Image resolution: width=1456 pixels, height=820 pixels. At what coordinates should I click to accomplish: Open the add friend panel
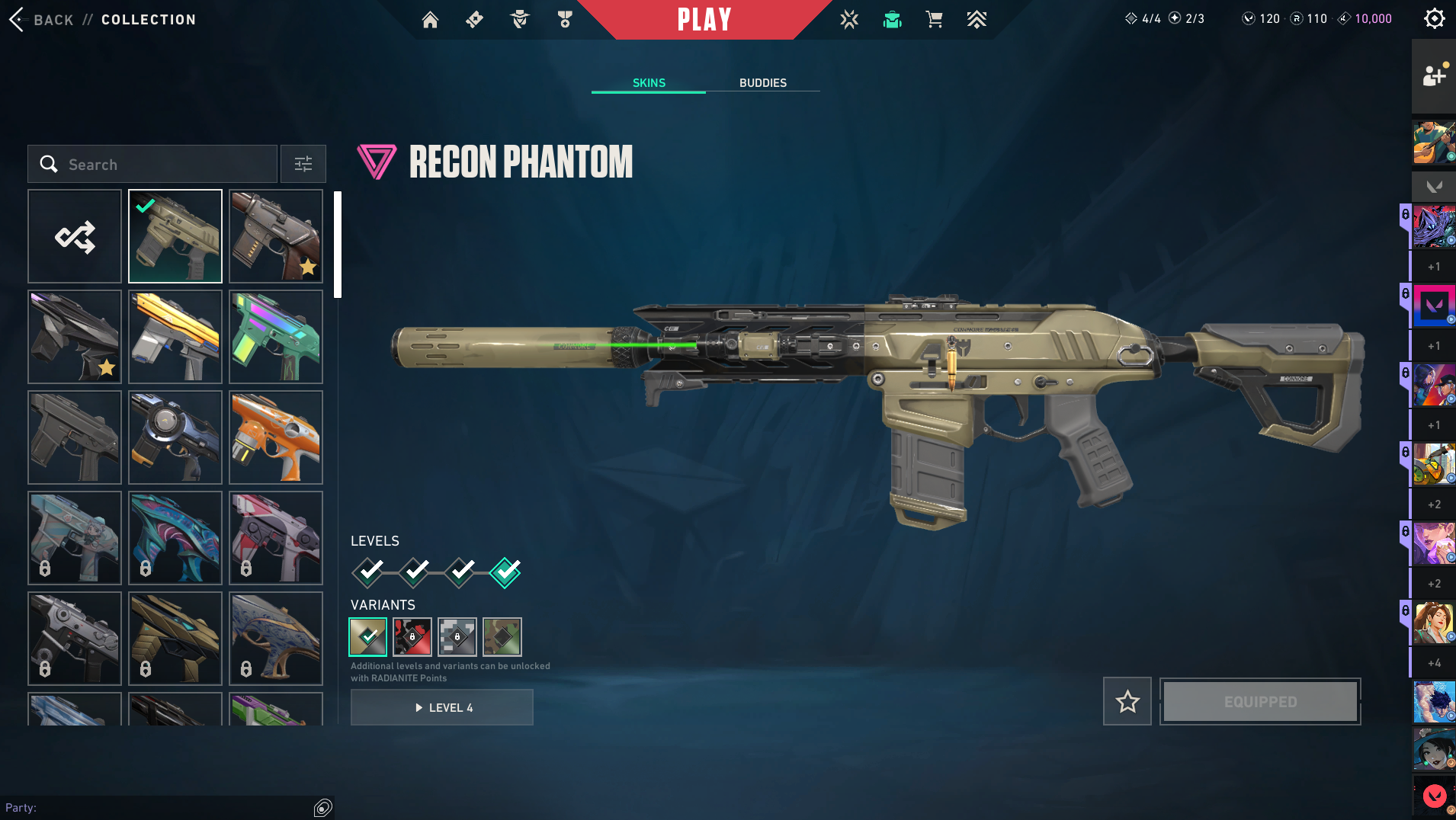coord(1433,75)
